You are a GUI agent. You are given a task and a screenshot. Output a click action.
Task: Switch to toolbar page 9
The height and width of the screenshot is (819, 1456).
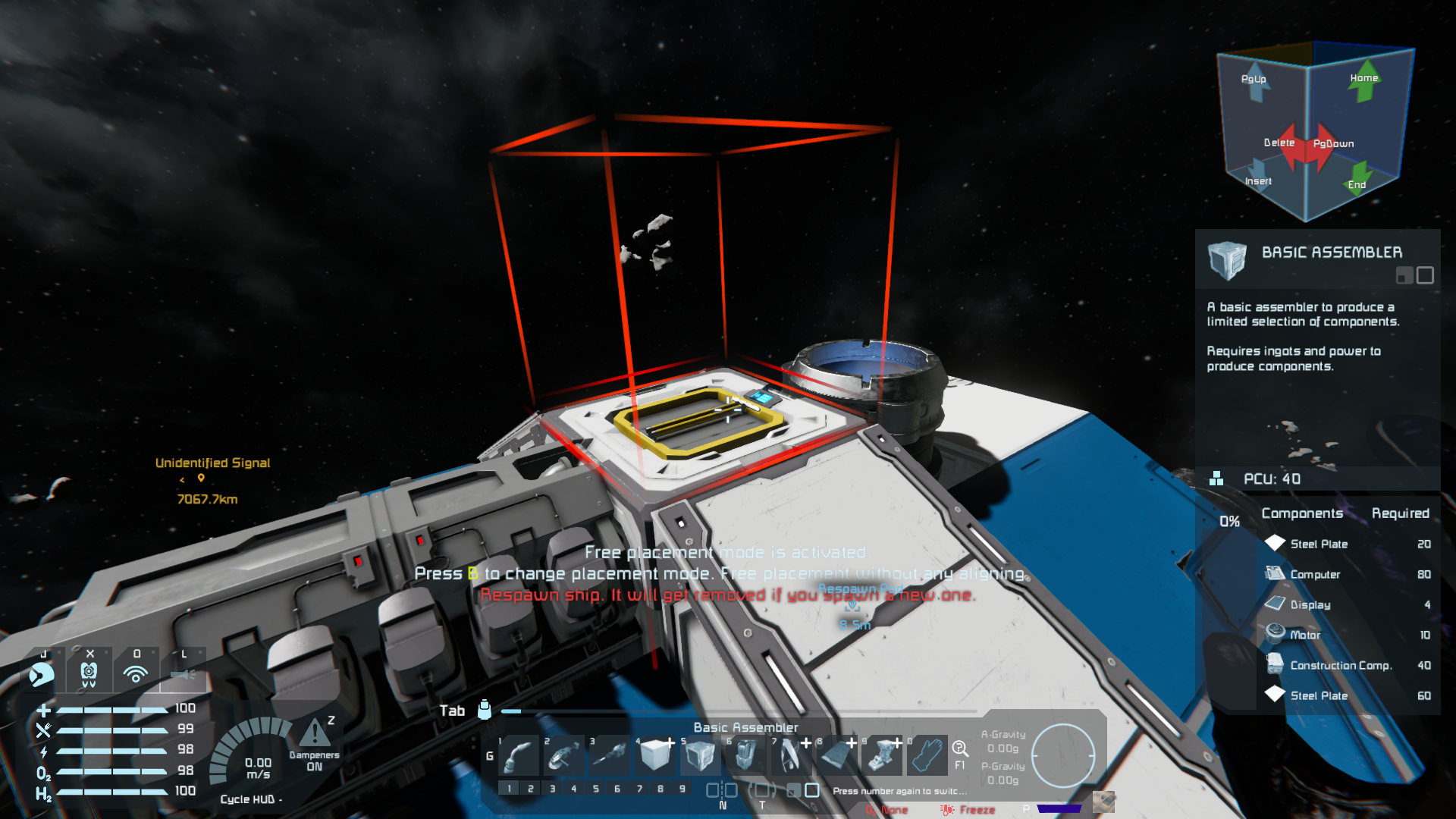(682, 789)
